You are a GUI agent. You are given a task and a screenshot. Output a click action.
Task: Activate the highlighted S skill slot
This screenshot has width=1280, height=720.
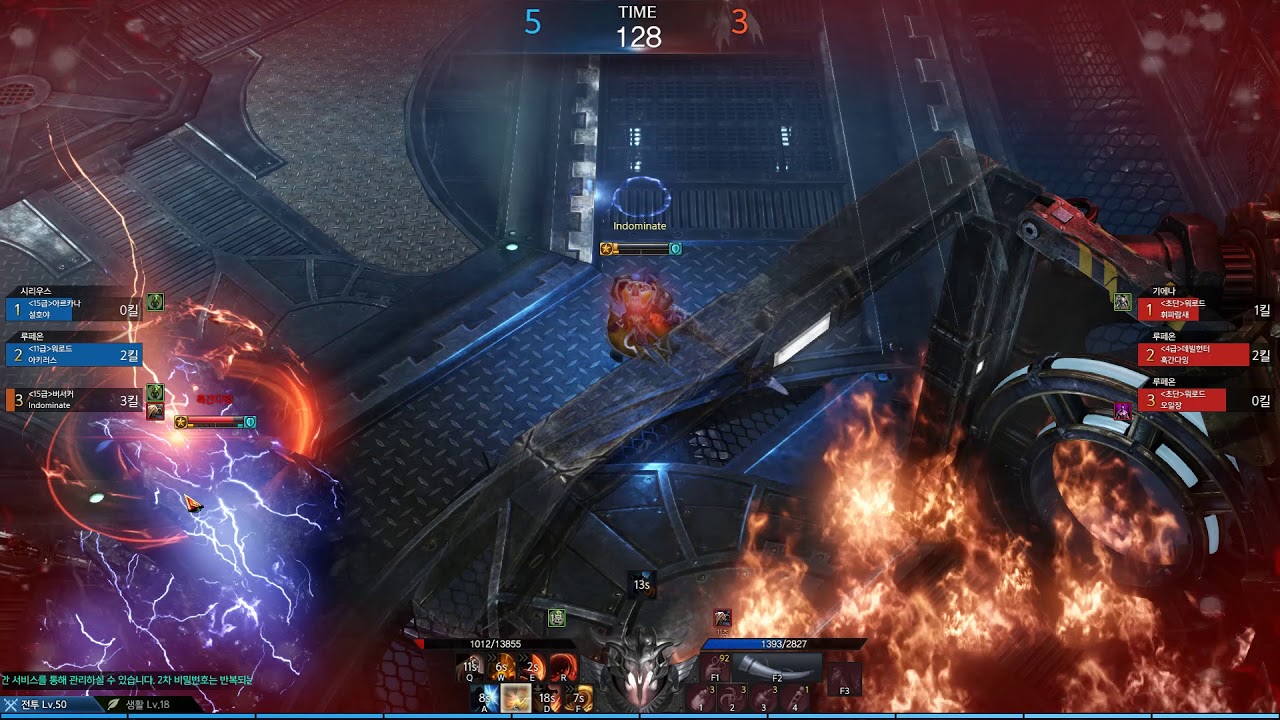516,697
